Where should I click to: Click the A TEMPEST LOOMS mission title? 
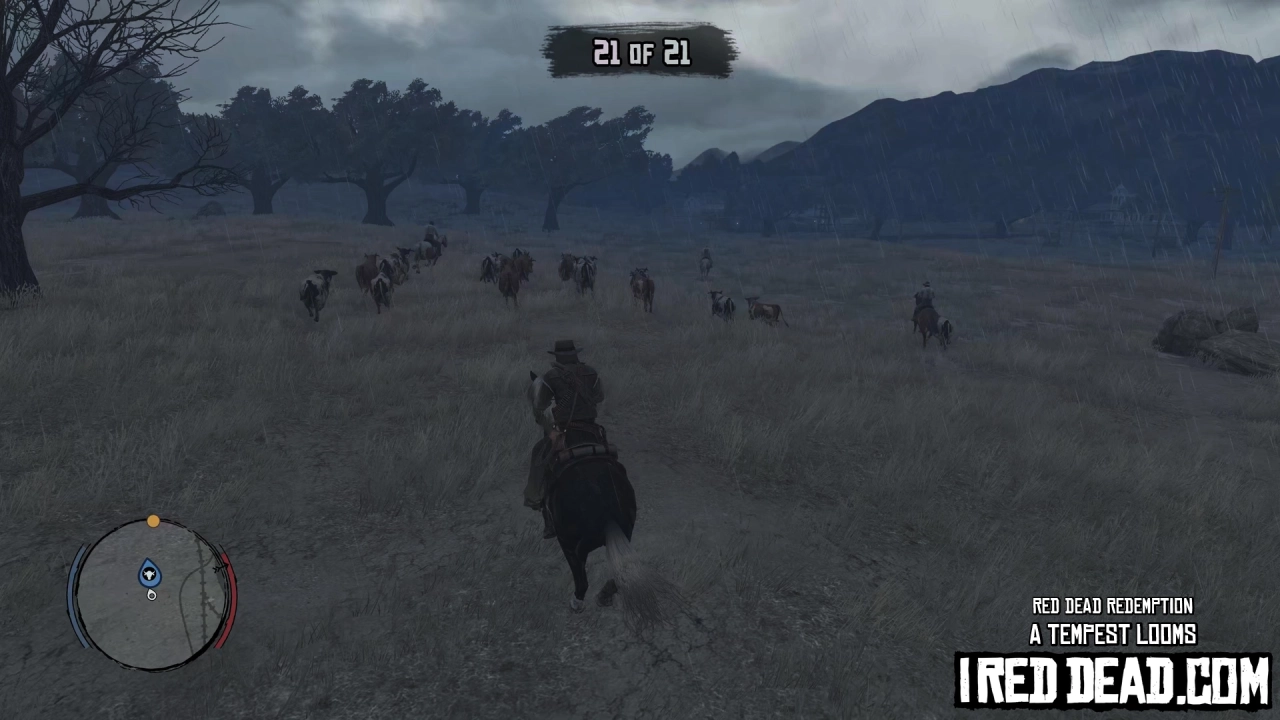pyautogui.click(x=1114, y=634)
